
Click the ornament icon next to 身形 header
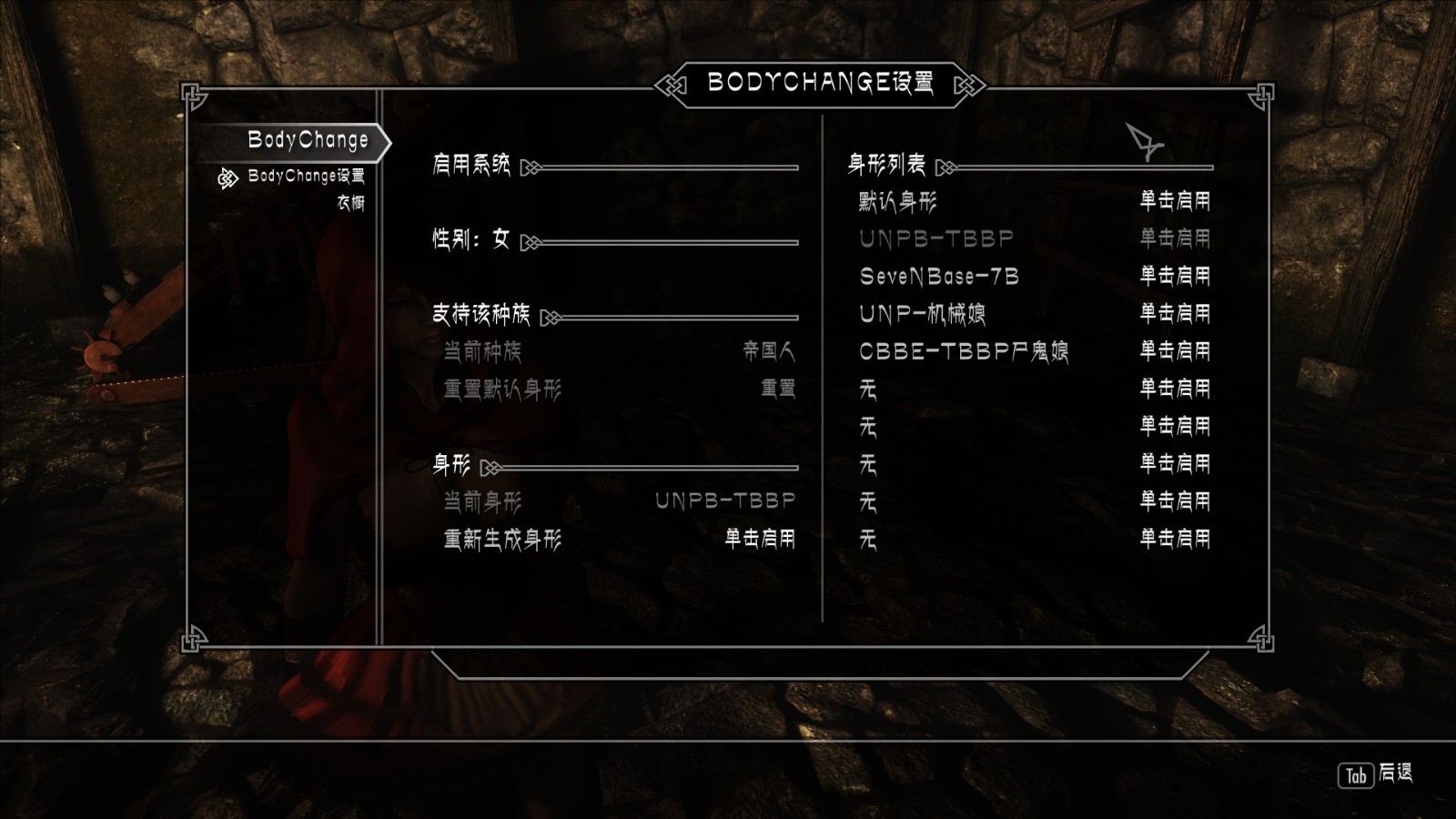coord(490,469)
